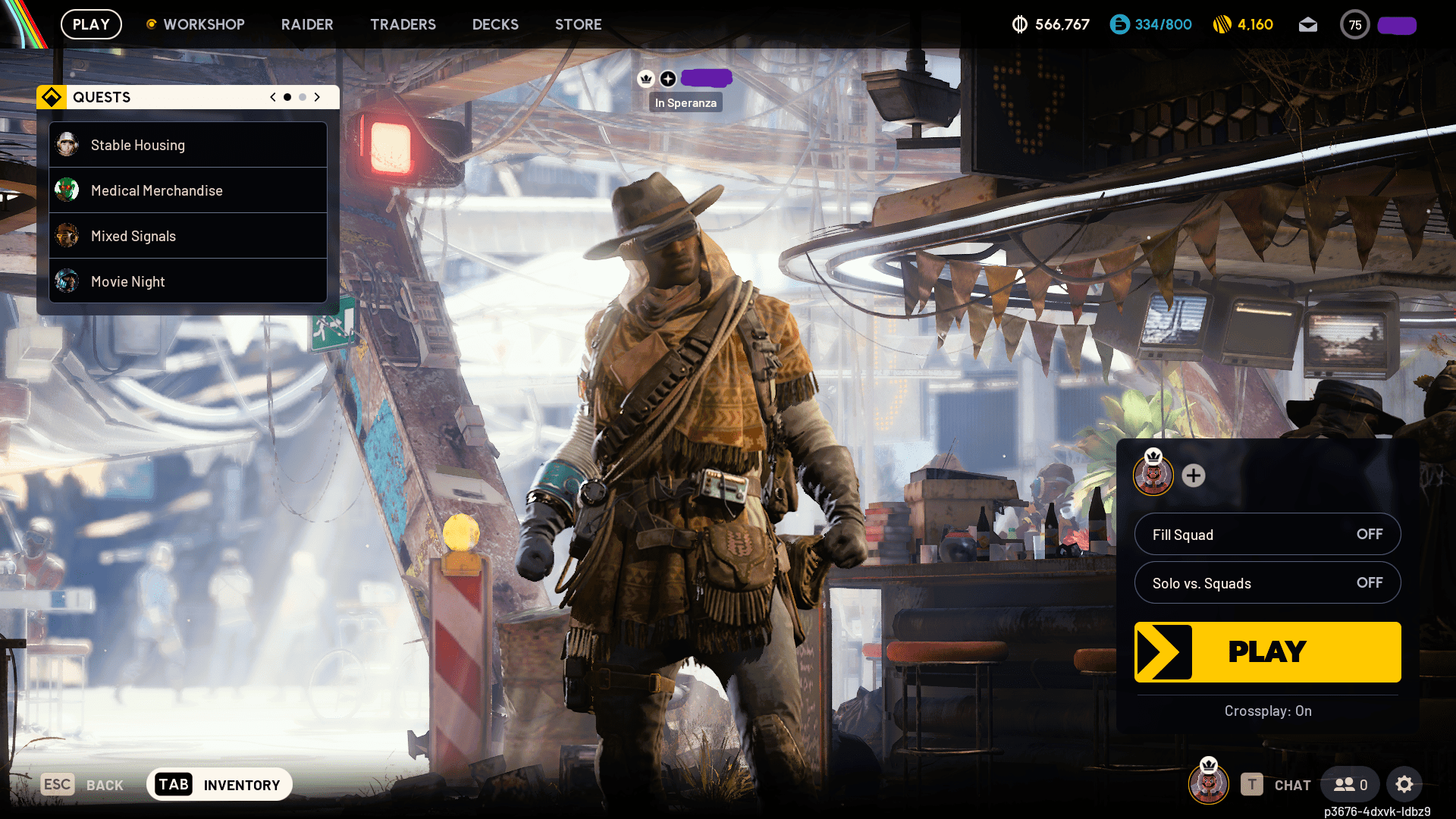Go back a page with the Quests left arrow
This screenshot has width=1456, height=819.
(272, 97)
